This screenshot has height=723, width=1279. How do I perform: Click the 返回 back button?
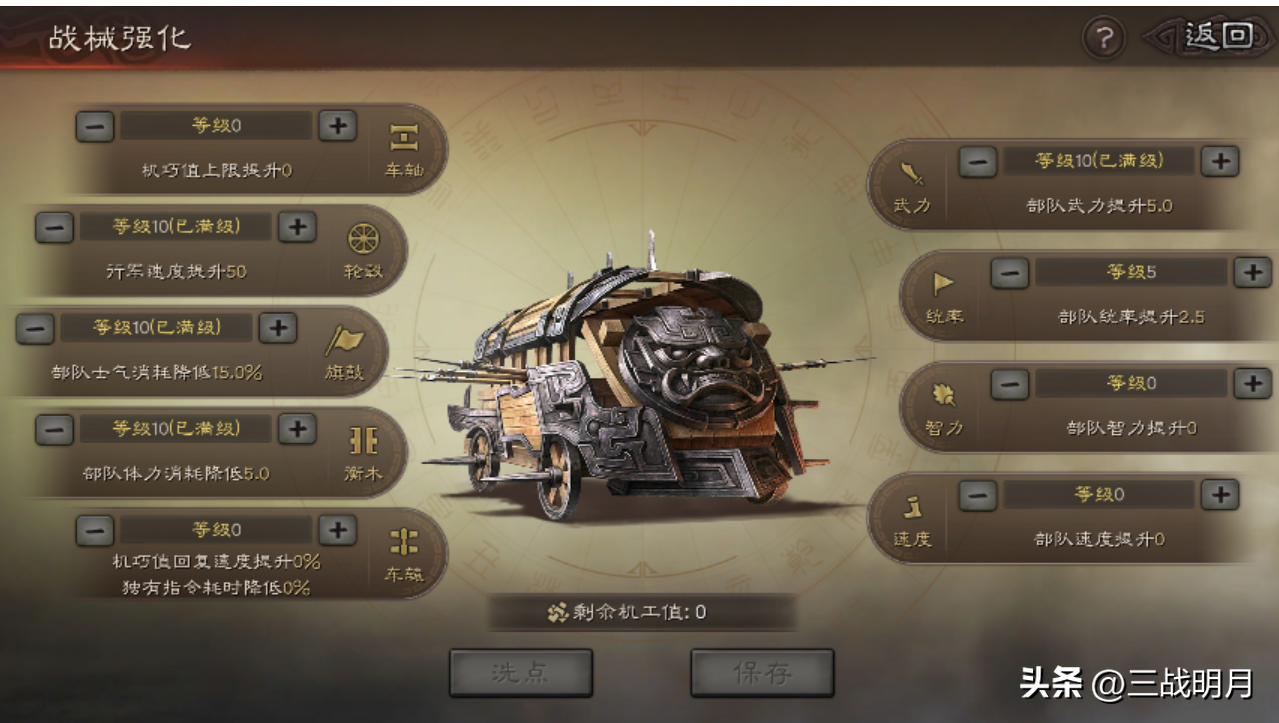coord(1216,37)
